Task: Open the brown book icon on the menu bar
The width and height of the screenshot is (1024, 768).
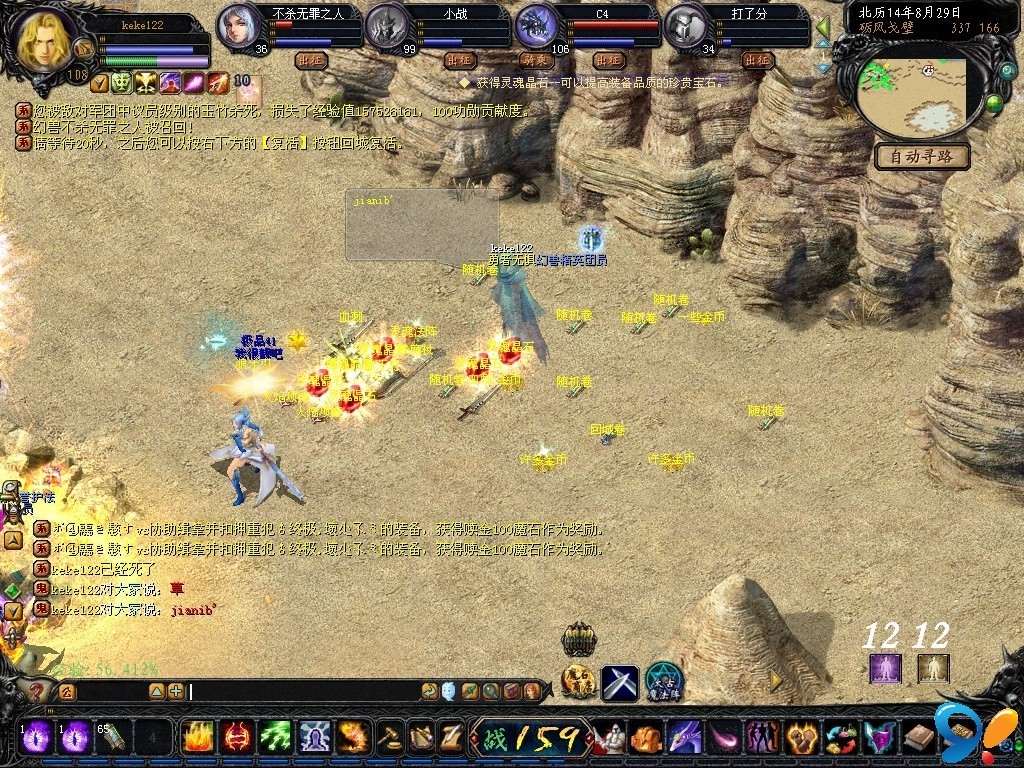Action: tap(918, 738)
